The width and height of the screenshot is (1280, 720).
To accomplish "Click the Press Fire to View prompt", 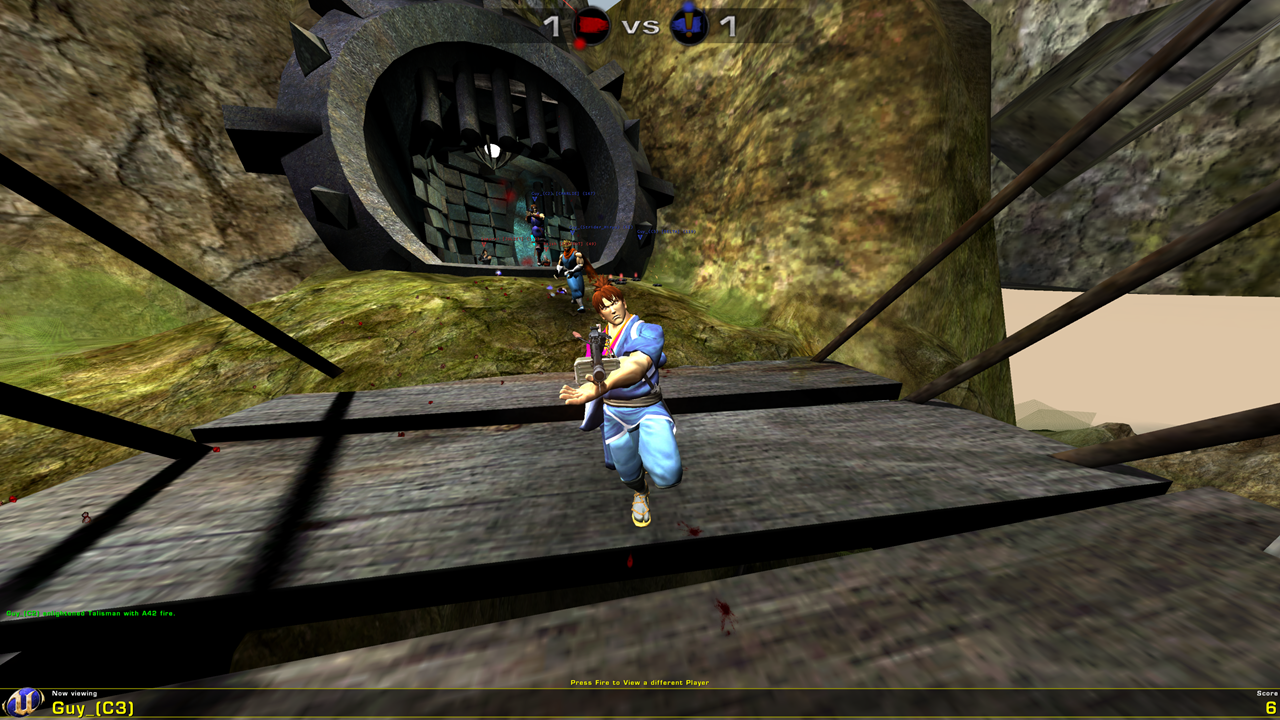I will click(639, 681).
